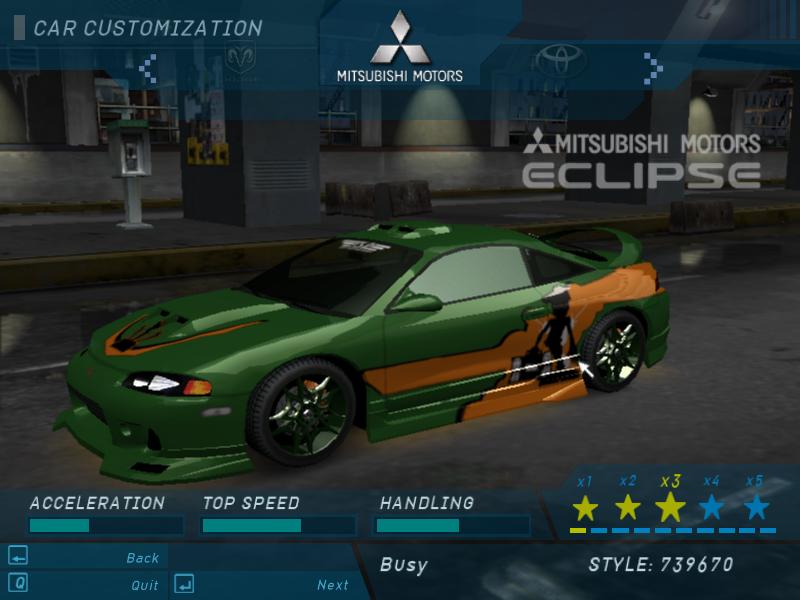This screenshot has height=600, width=800.
Task: Go back using the Back button
Action: 142,558
